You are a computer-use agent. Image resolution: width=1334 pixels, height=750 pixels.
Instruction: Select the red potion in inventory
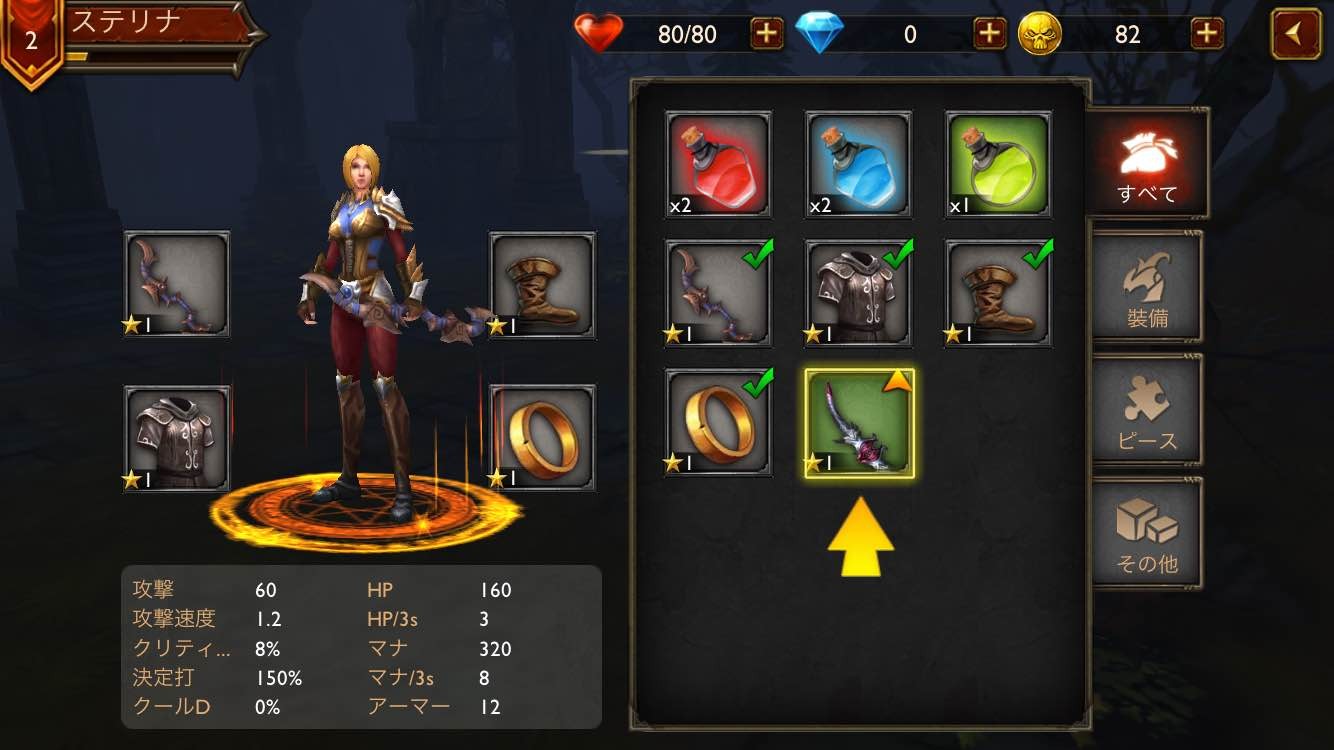[718, 165]
